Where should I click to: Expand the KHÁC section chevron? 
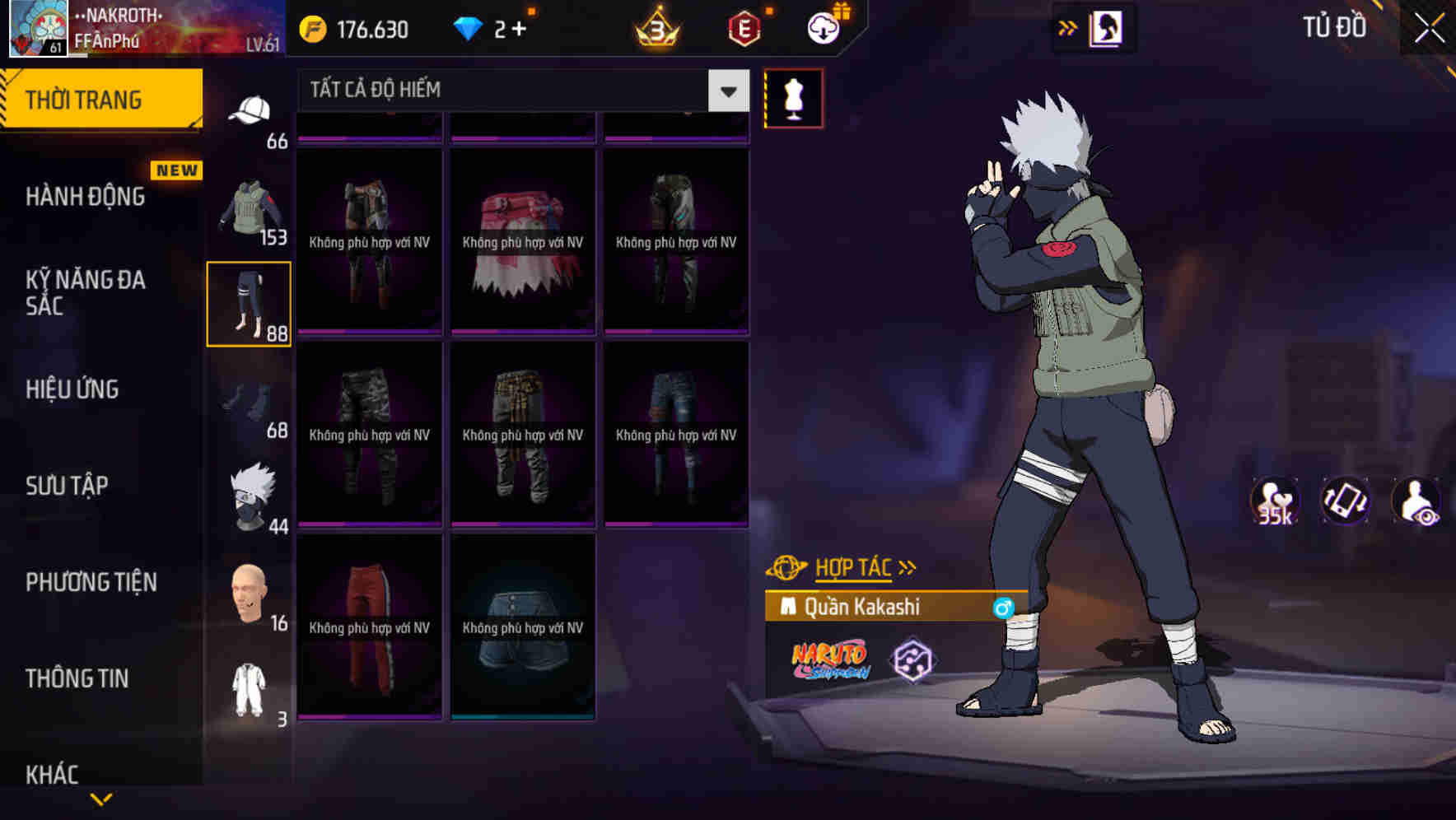(x=101, y=796)
